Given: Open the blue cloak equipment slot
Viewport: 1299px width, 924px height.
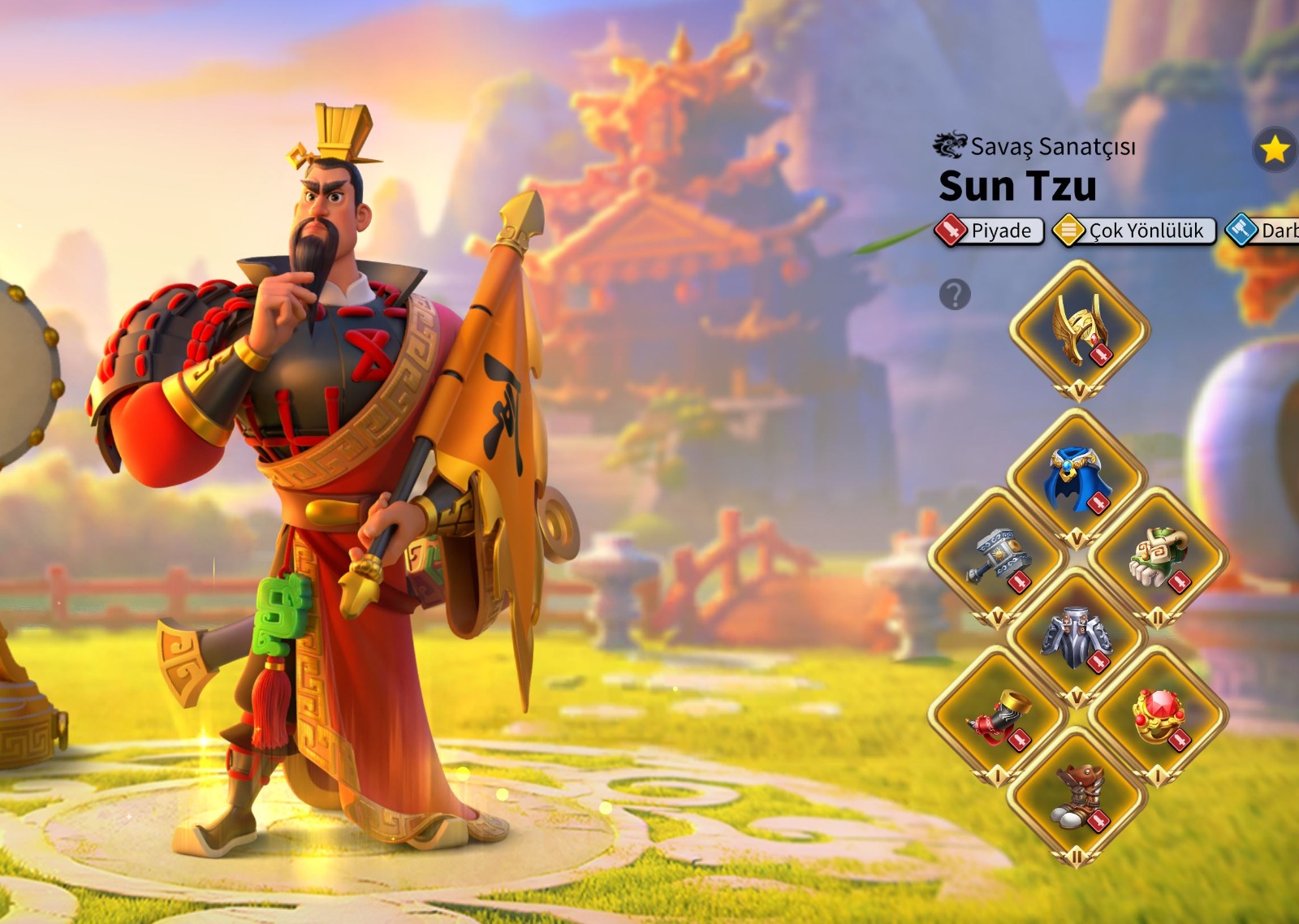Looking at the screenshot, I should 1077,479.
